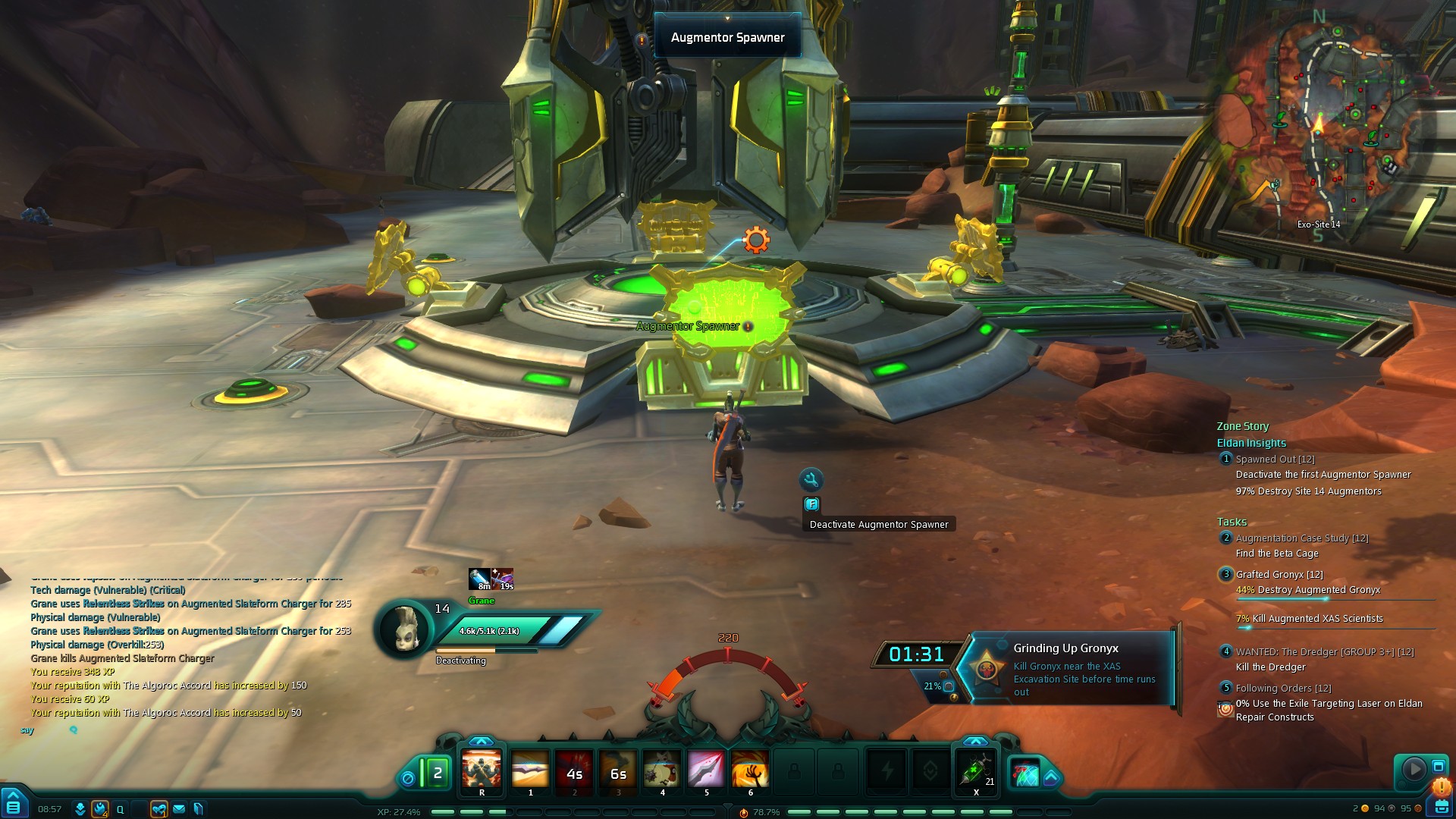The height and width of the screenshot is (819, 1456).
Task: Activate the bloody blade ability in slot 5
Action: 706,772
